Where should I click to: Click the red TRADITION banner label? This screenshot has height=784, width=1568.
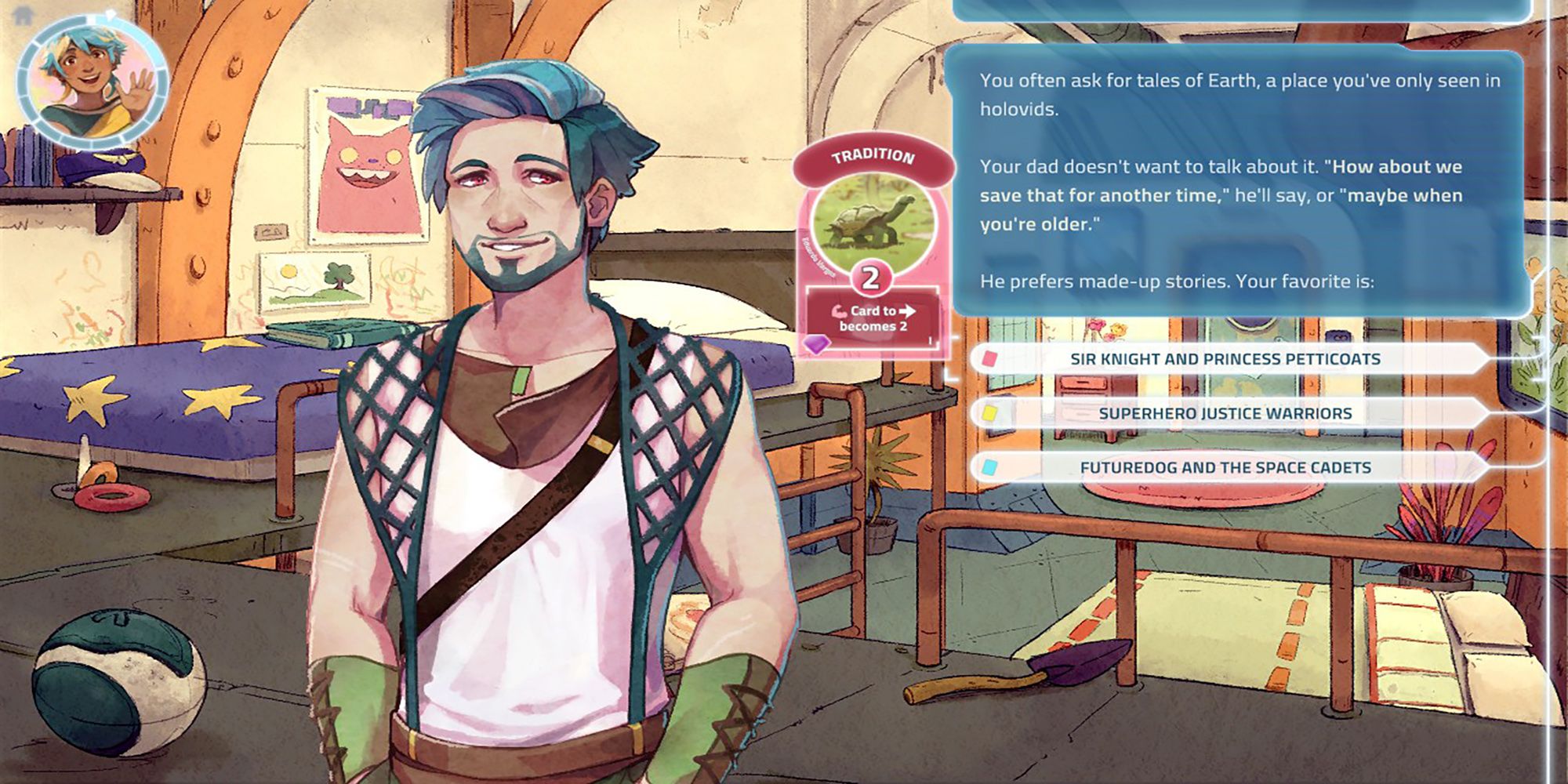872,156
